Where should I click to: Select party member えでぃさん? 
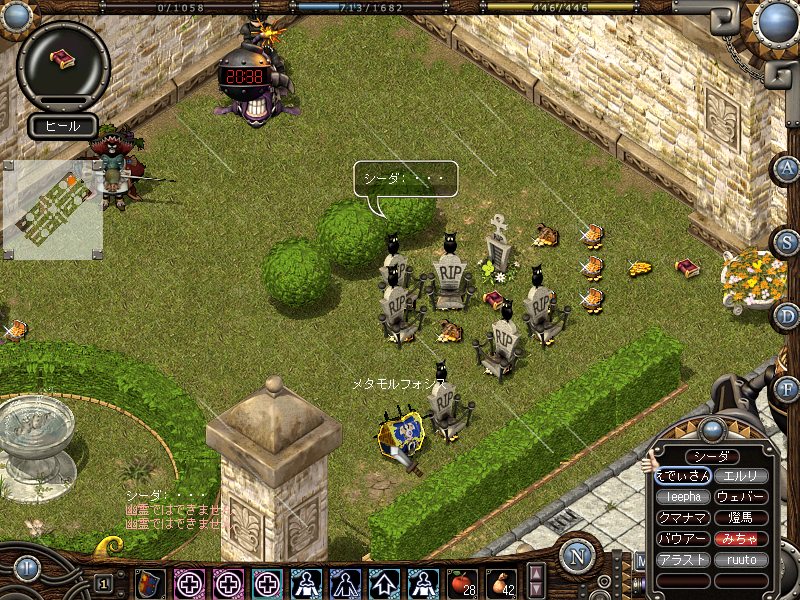click(x=683, y=476)
